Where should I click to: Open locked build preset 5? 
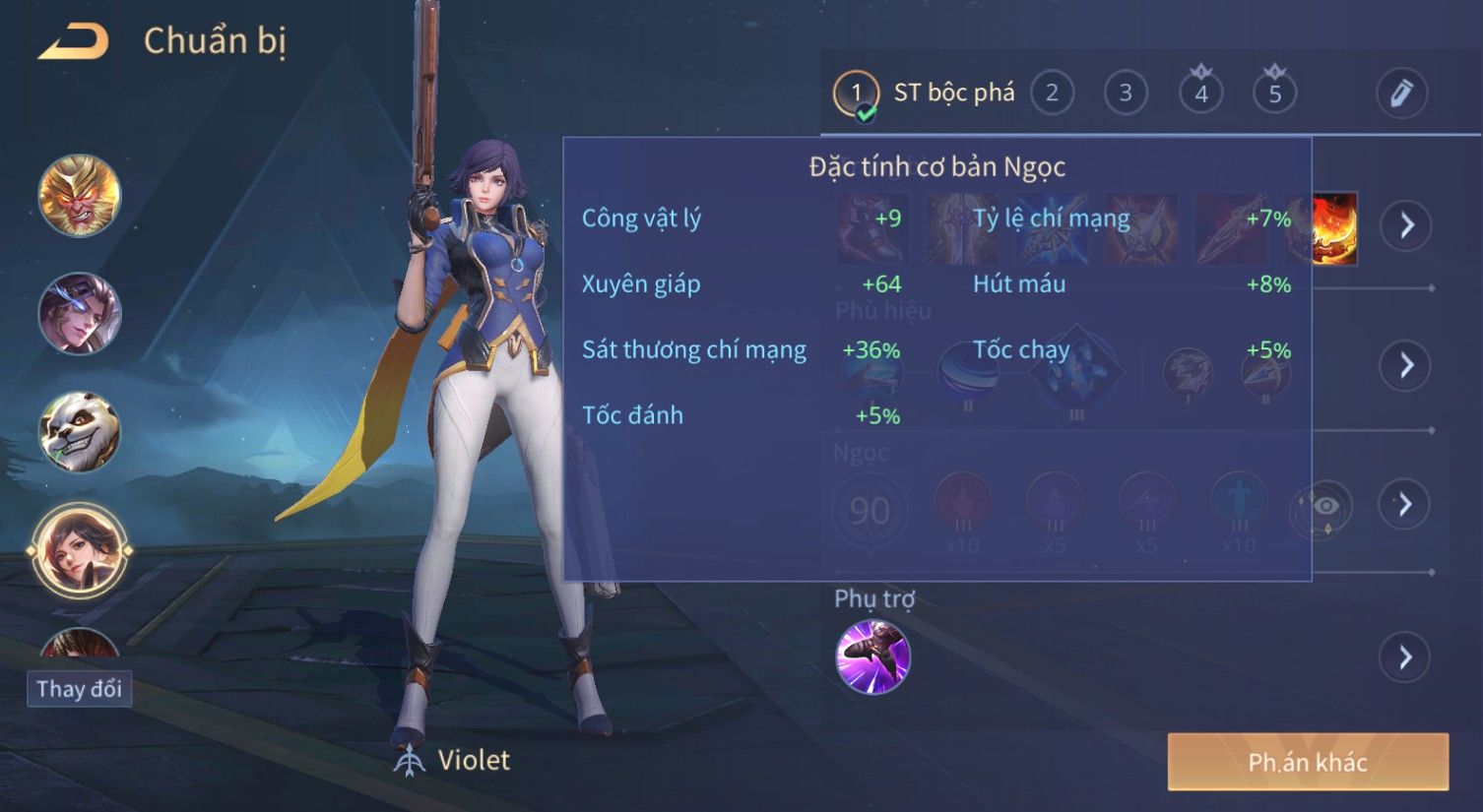(x=1274, y=94)
